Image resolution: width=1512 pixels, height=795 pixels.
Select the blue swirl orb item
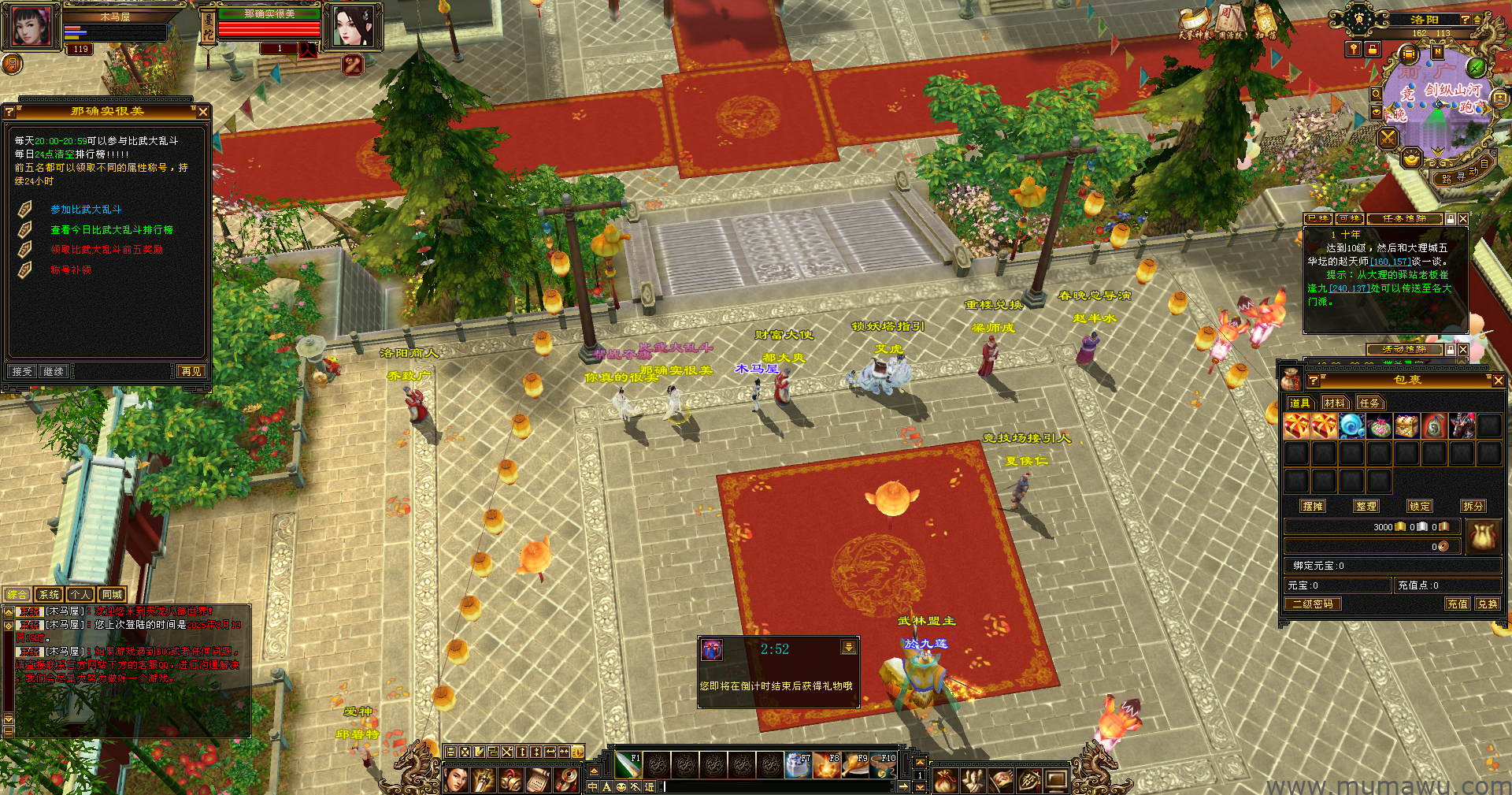click(x=1351, y=426)
